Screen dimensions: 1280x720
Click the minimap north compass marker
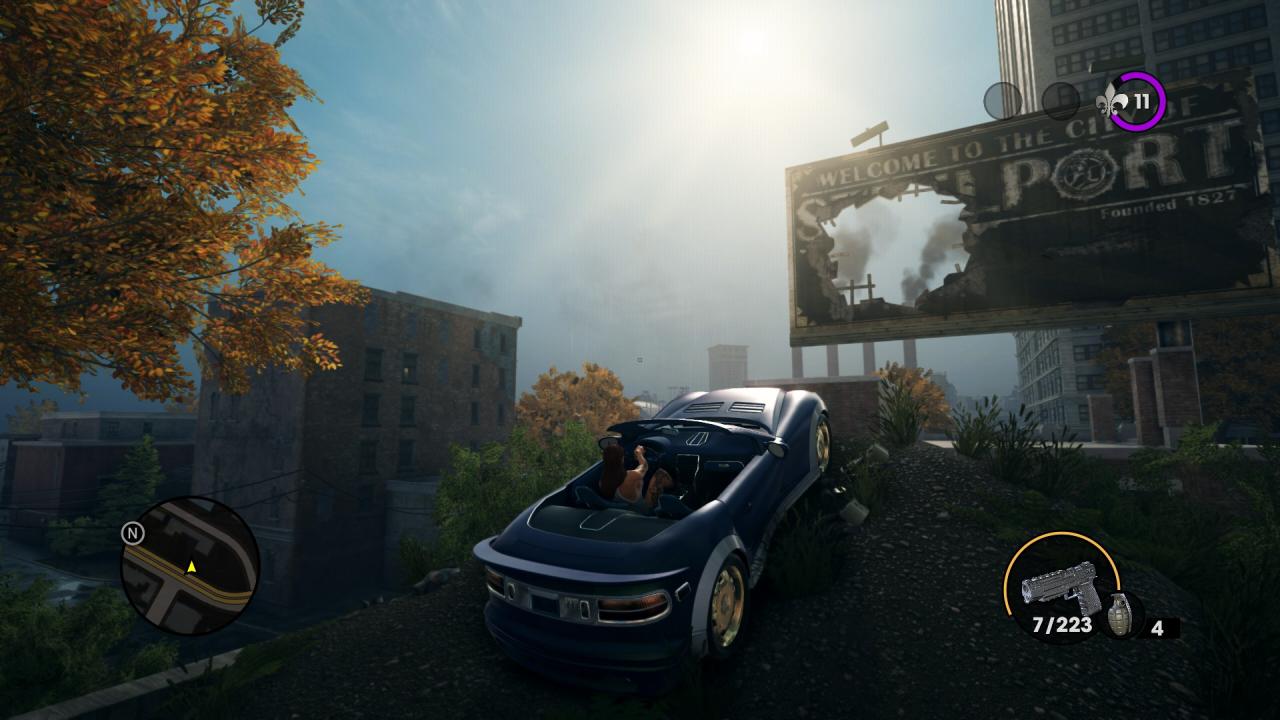[132, 533]
